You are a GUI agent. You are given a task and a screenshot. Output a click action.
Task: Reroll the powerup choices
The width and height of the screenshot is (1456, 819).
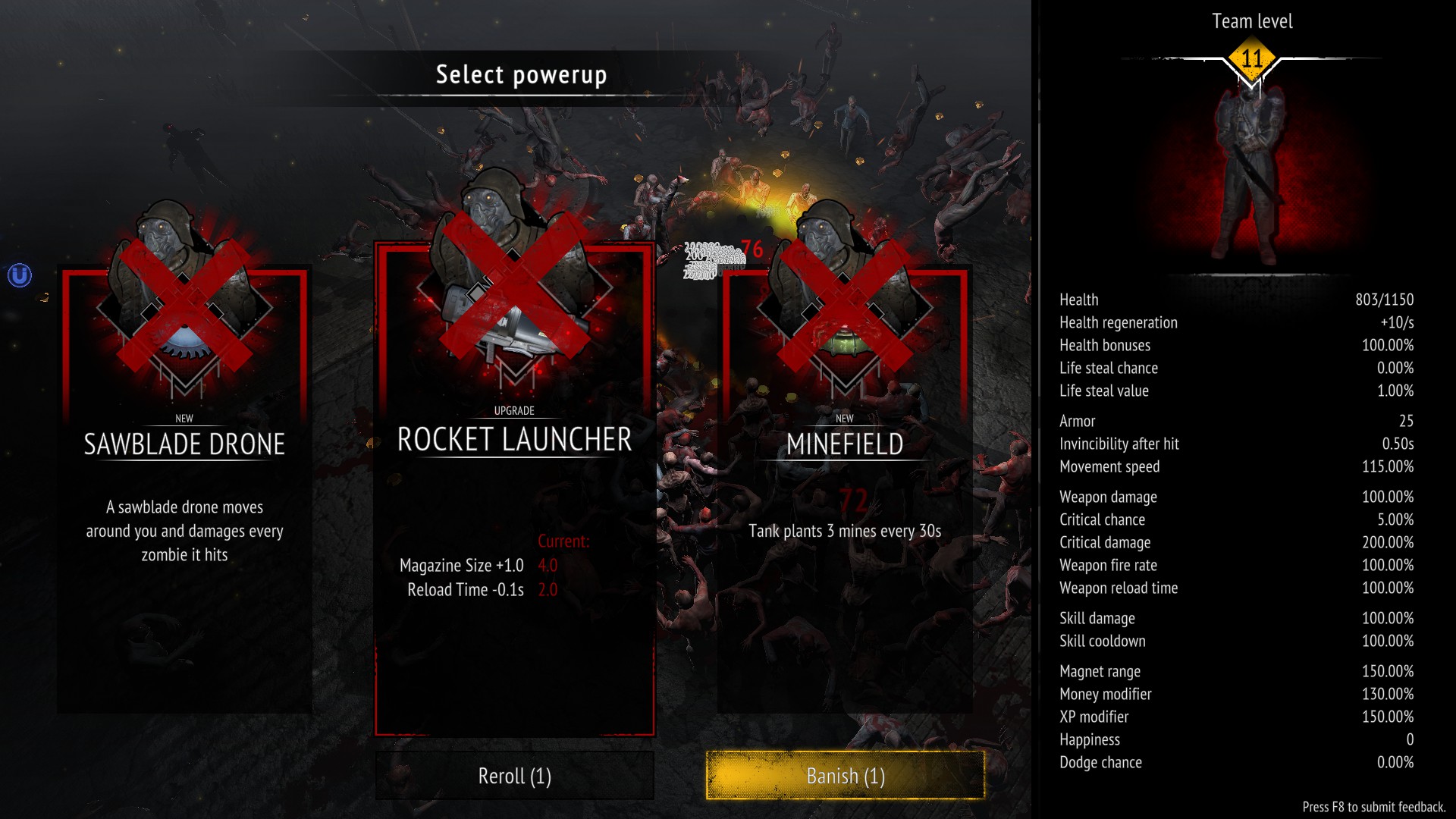(x=514, y=776)
